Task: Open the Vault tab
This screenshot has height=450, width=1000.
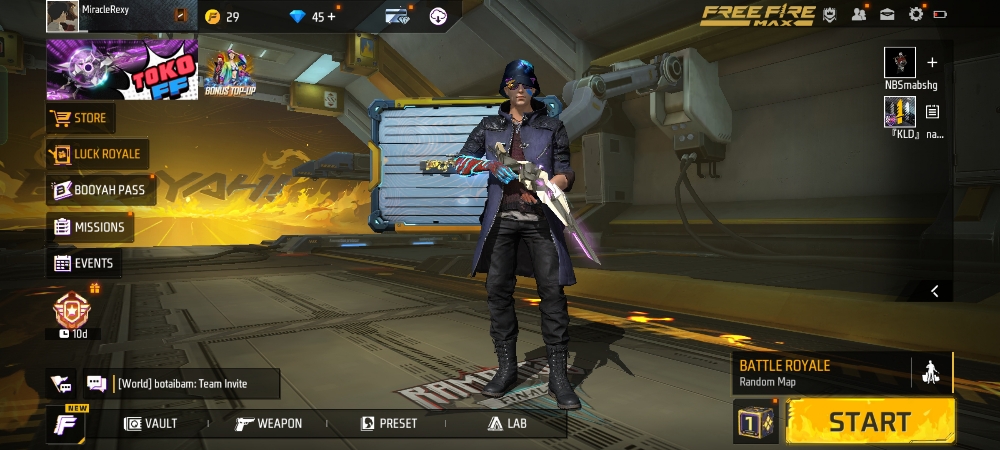Action: [151, 424]
